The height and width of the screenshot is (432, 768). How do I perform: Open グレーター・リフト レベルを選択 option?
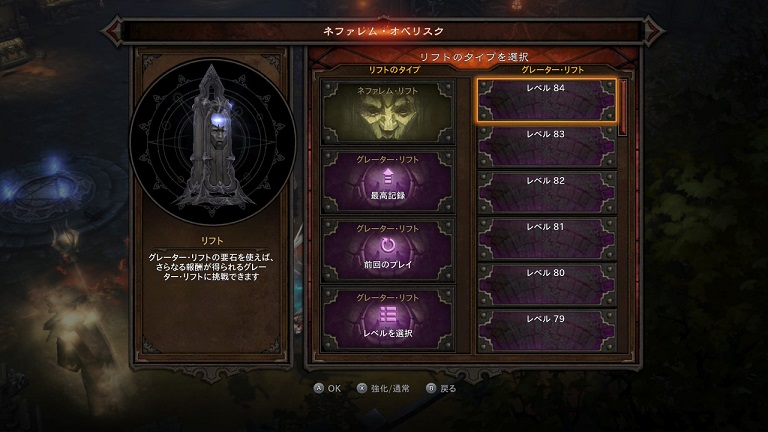387,316
